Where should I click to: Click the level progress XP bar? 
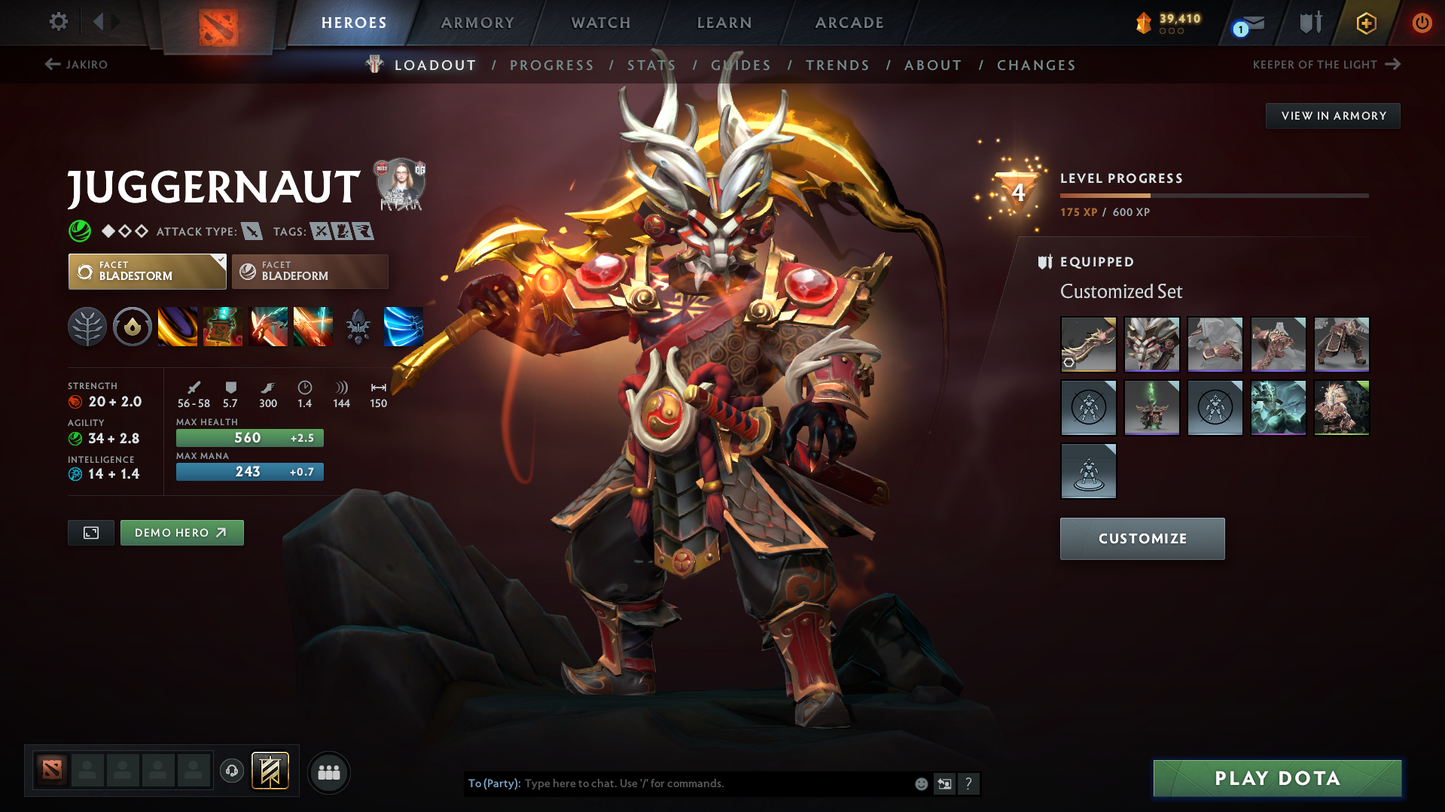click(x=1213, y=195)
